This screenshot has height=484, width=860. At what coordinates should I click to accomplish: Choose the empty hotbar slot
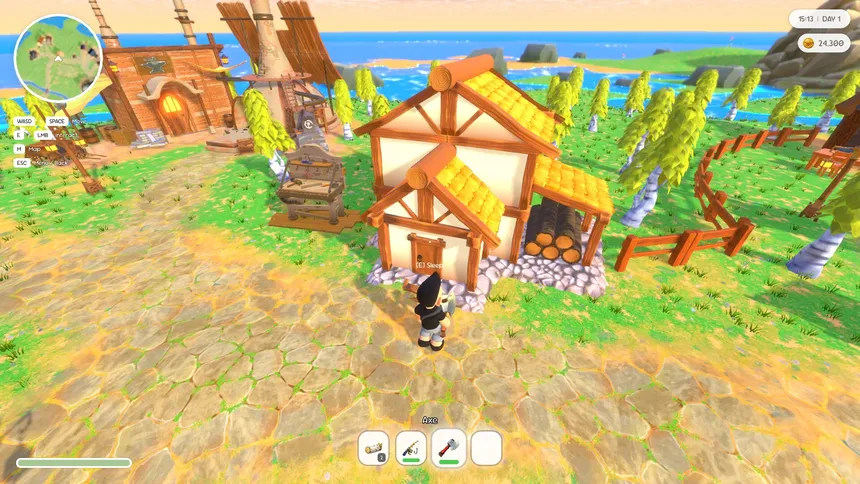(x=486, y=447)
